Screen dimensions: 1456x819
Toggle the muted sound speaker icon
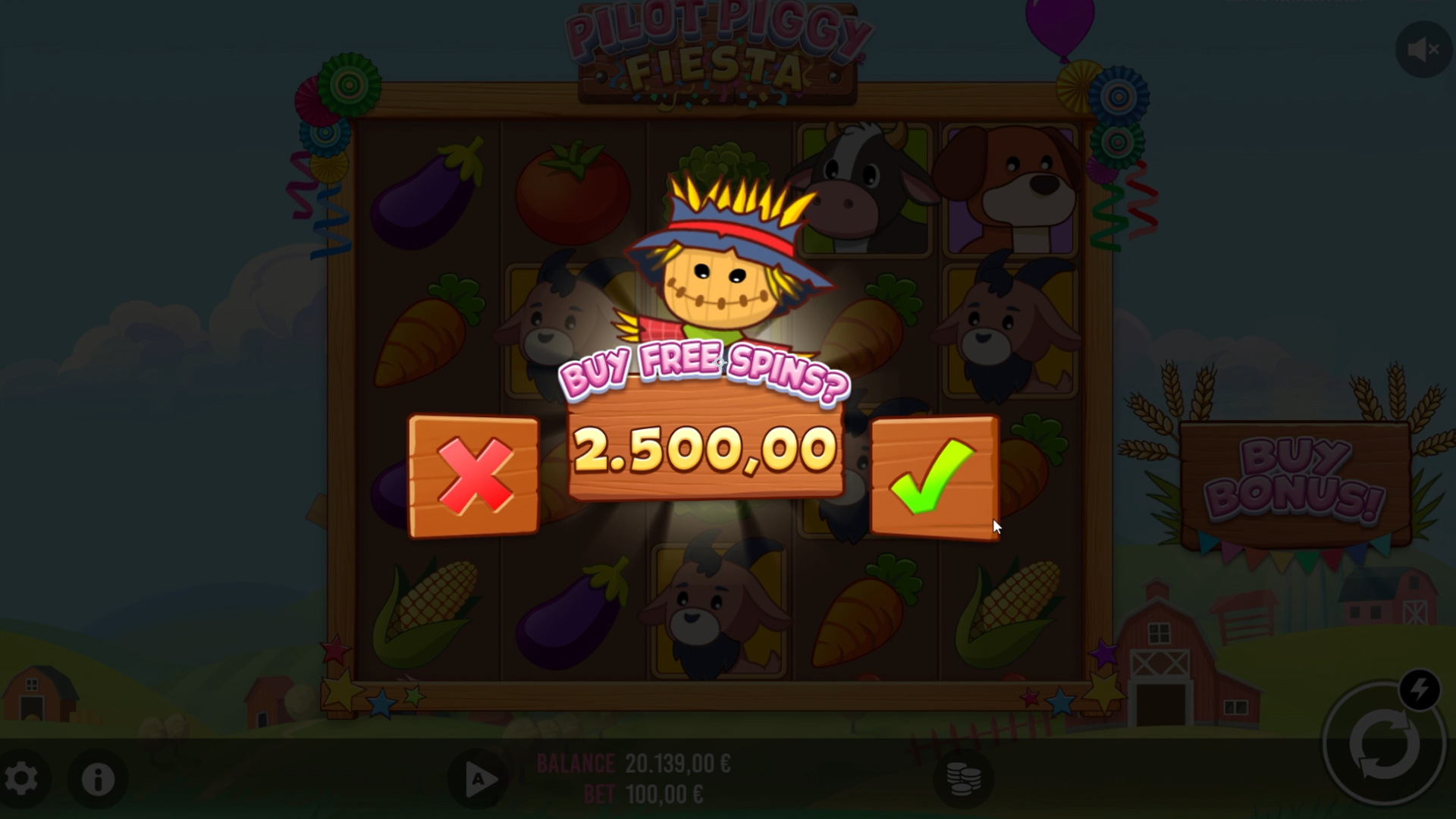point(1423,50)
